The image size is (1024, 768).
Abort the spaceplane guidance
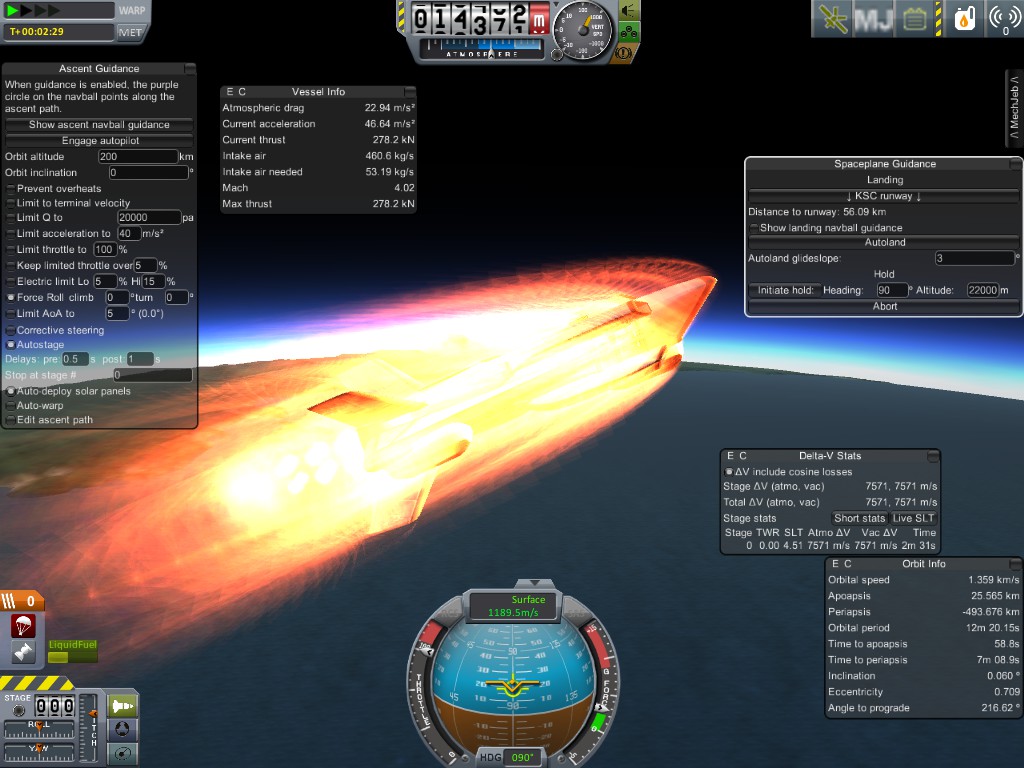[x=884, y=307]
